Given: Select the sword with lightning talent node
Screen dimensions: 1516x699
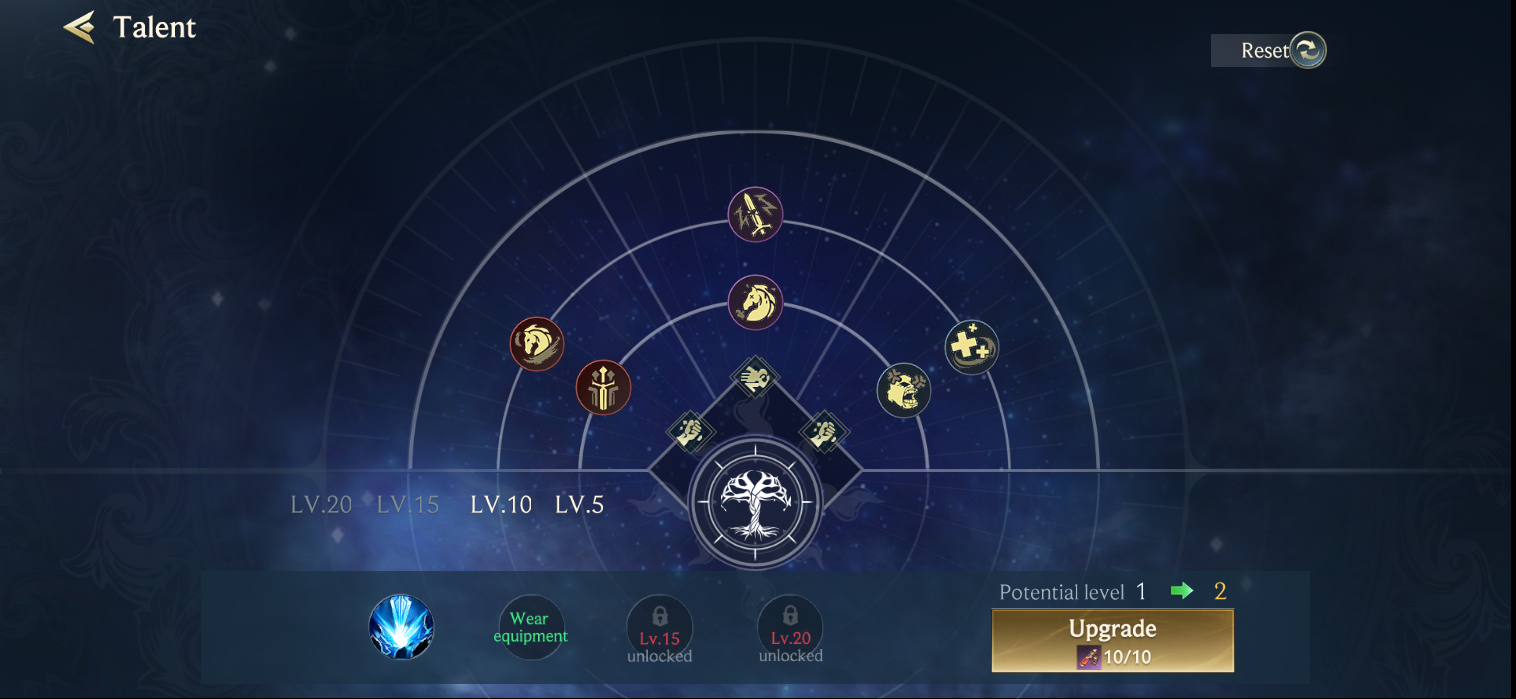Looking at the screenshot, I should click(x=755, y=214).
